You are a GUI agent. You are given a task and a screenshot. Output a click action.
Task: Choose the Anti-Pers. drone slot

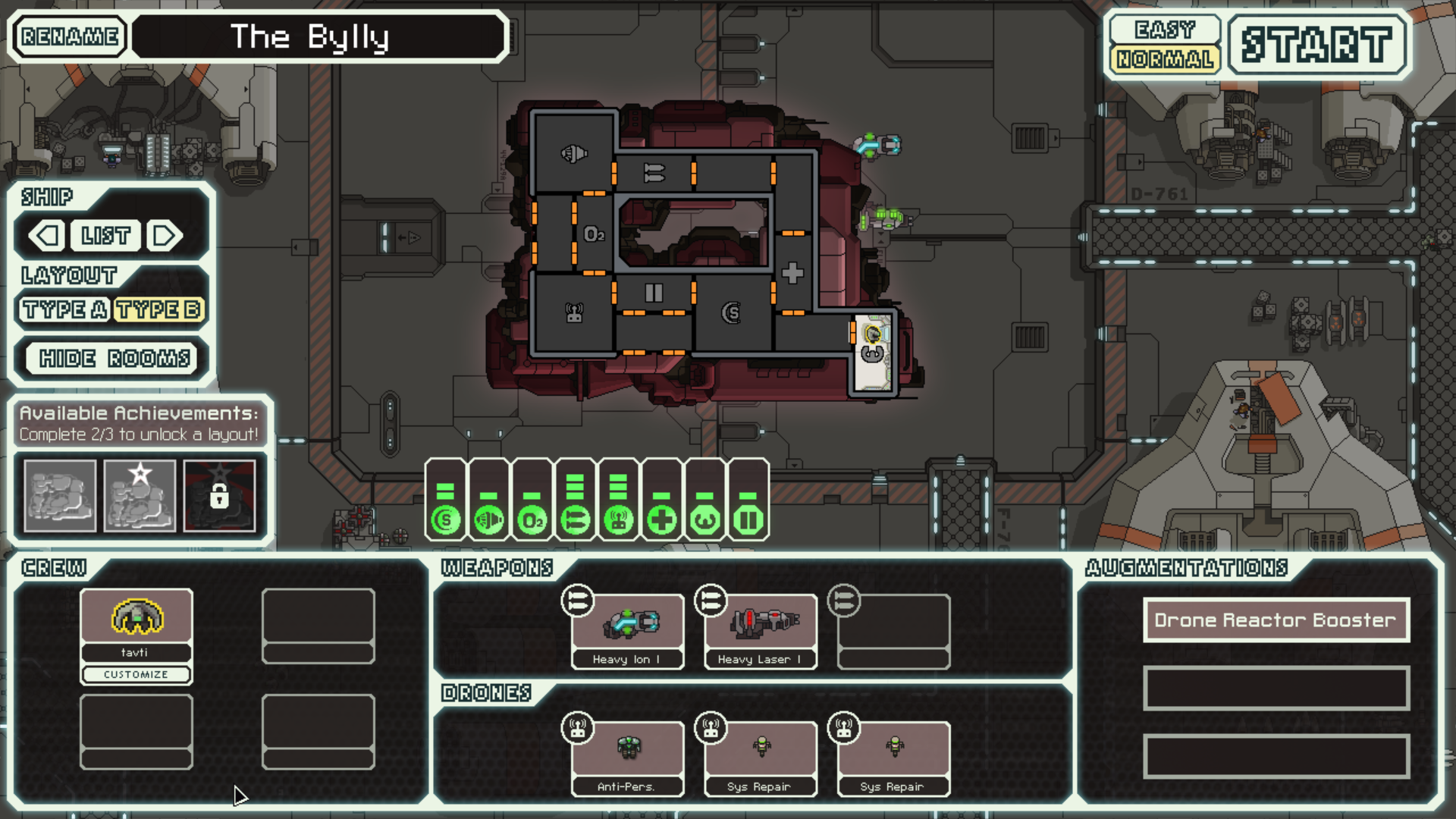click(627, 758)
